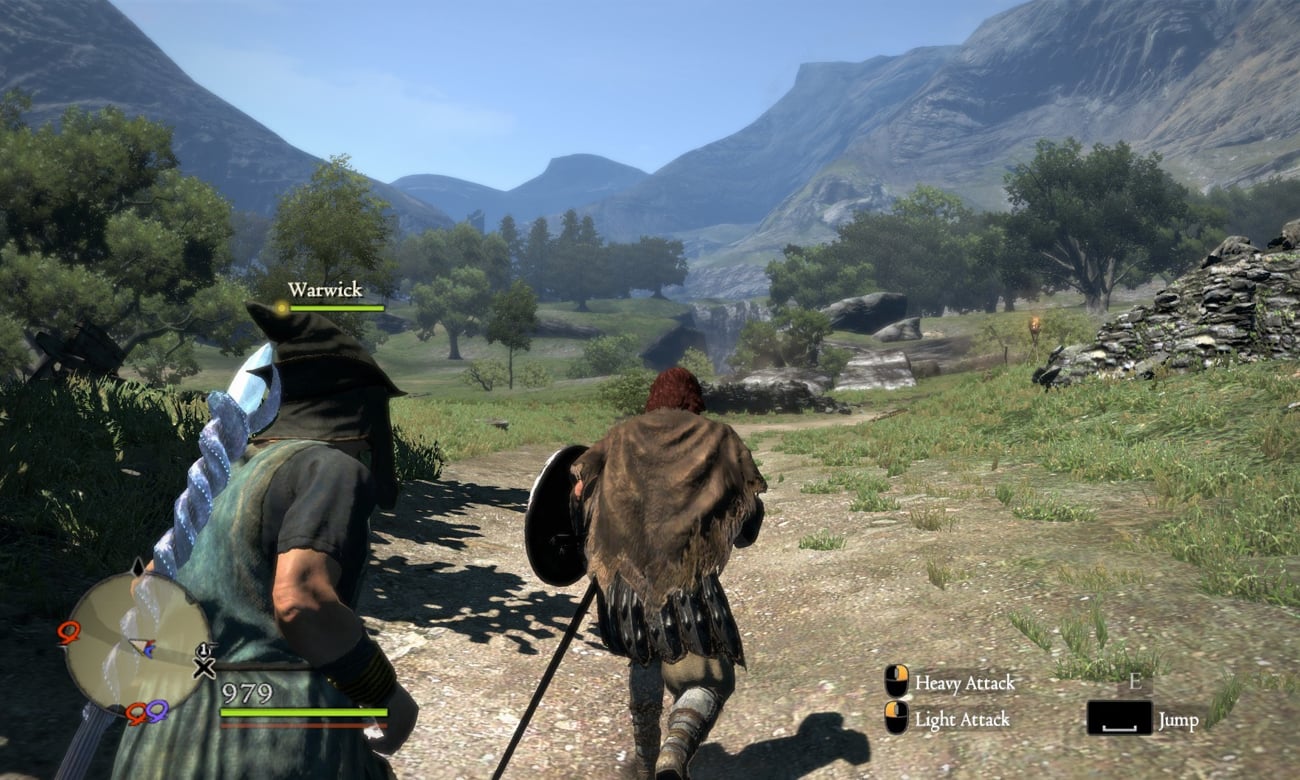Click the Jump label text

point(1177,720)
